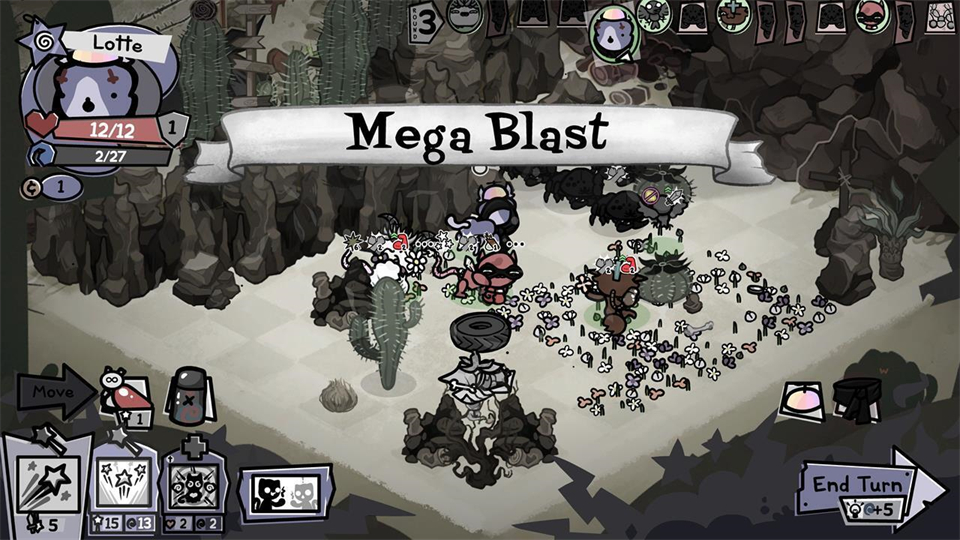Use the red-caped cat item
Viewport: 960px width, 540px height.
tap(125, 392)
